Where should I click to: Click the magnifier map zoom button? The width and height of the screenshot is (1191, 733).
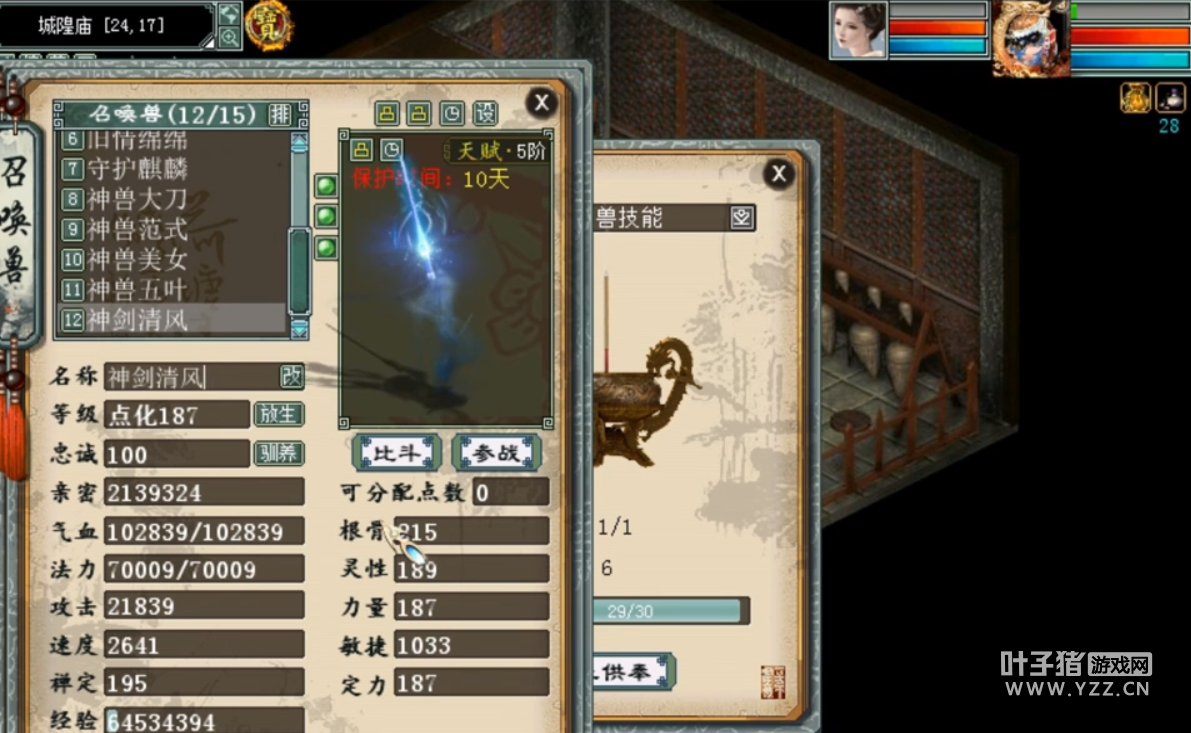[229, 38]
